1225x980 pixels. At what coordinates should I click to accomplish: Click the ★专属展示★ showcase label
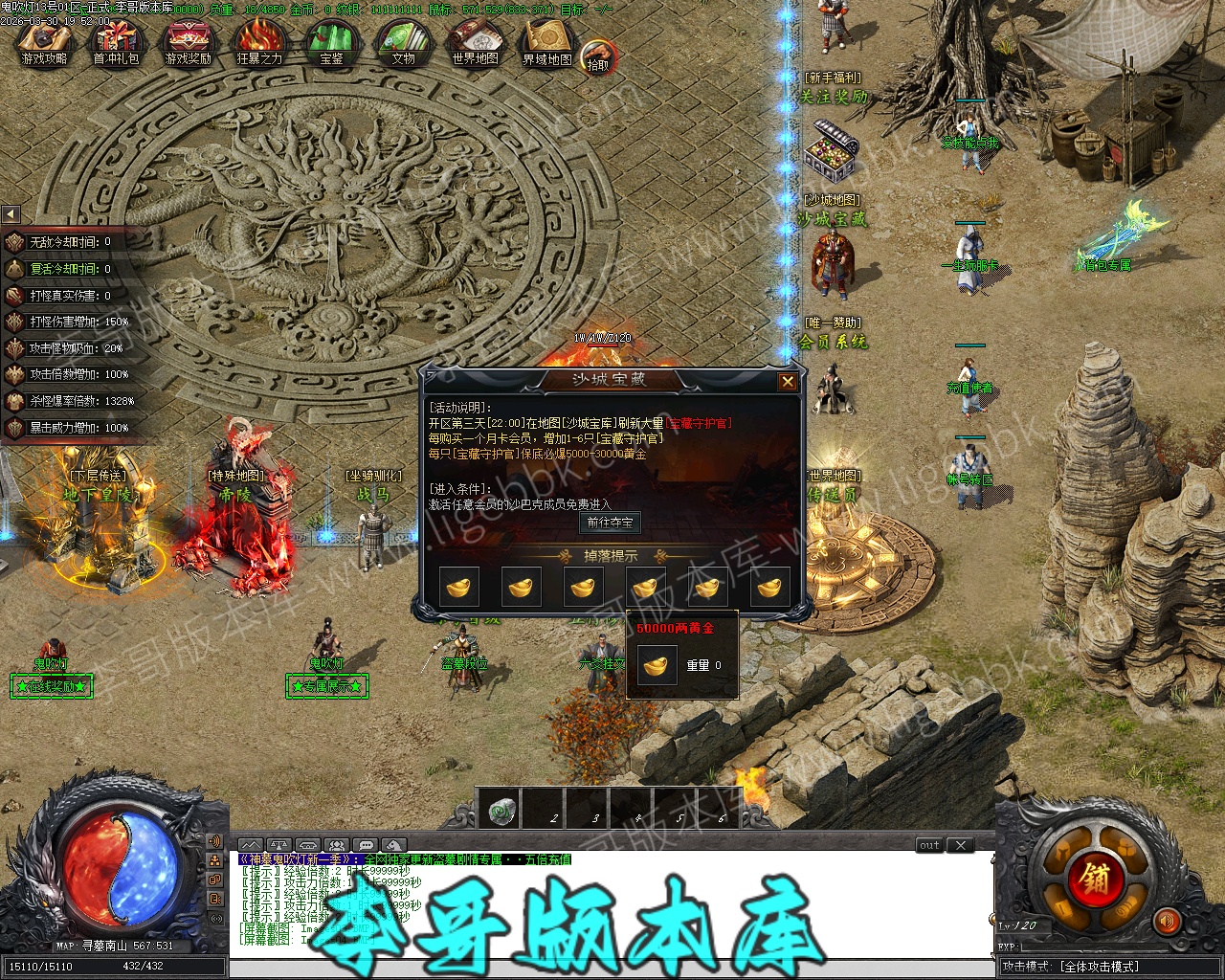pos(326,686)
